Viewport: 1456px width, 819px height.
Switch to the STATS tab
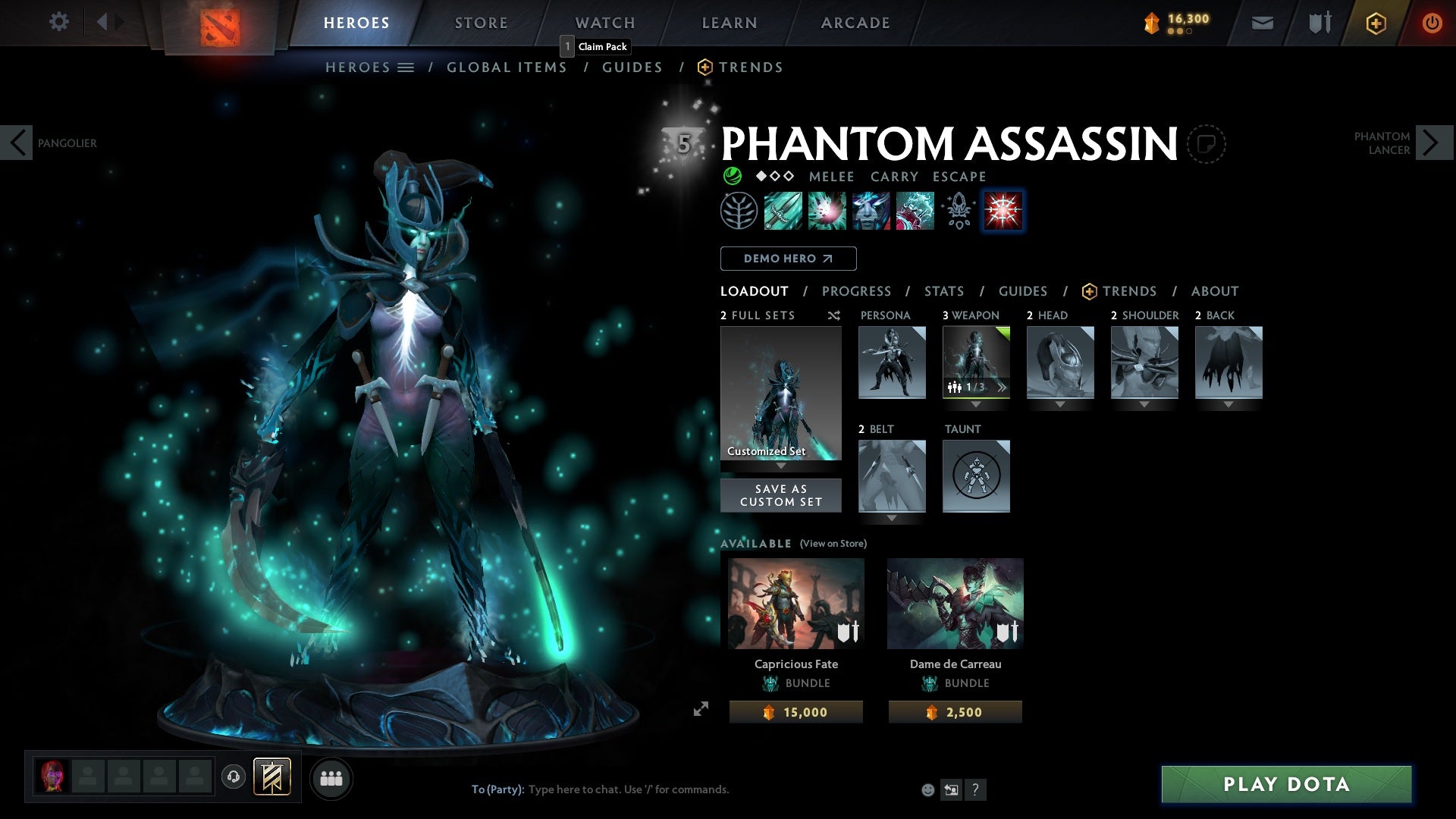(x=943, y=291)
